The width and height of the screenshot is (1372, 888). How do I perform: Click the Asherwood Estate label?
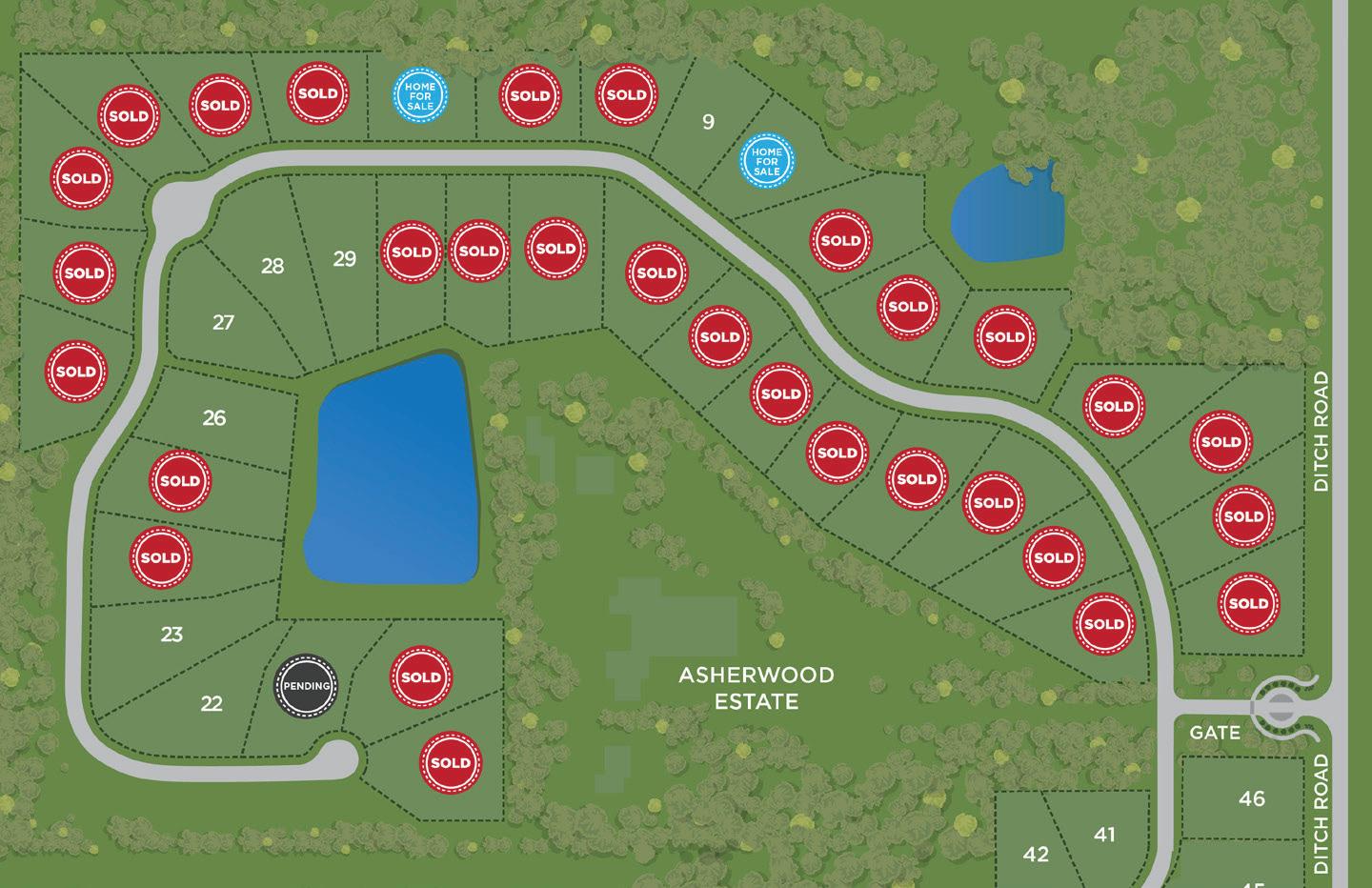point(756,688)
